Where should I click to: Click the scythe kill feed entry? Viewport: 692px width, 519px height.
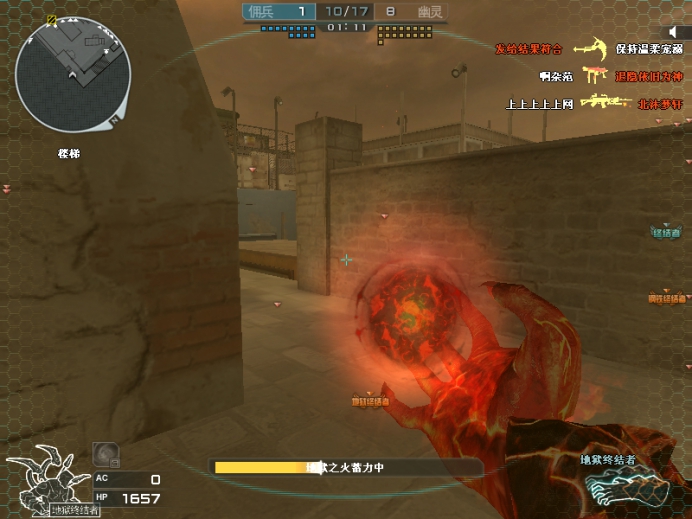pyautogui.click(x=590, y=48)
